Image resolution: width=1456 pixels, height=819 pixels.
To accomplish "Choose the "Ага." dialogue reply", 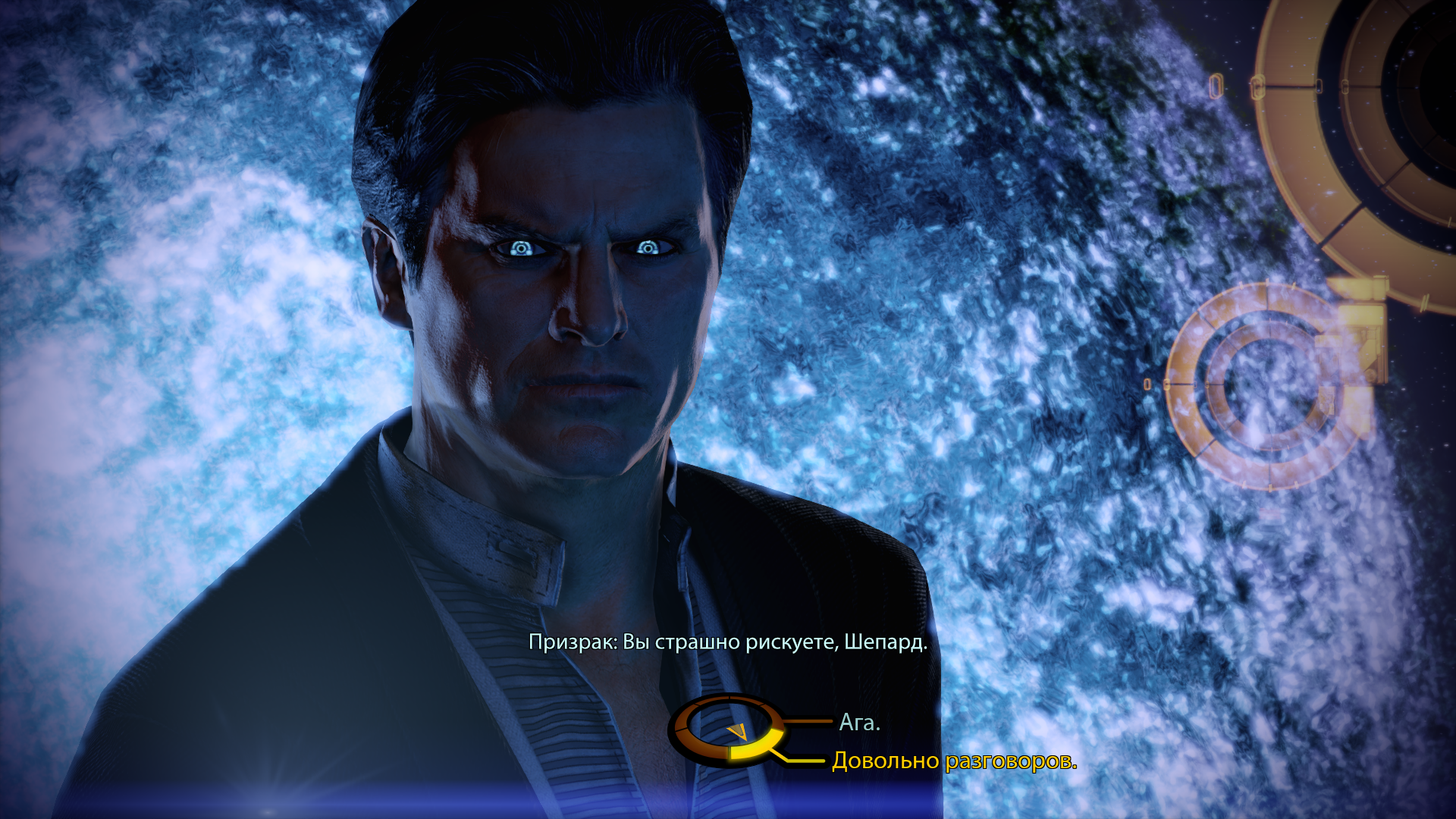I will pyautogui.click(x=859, y=723).
